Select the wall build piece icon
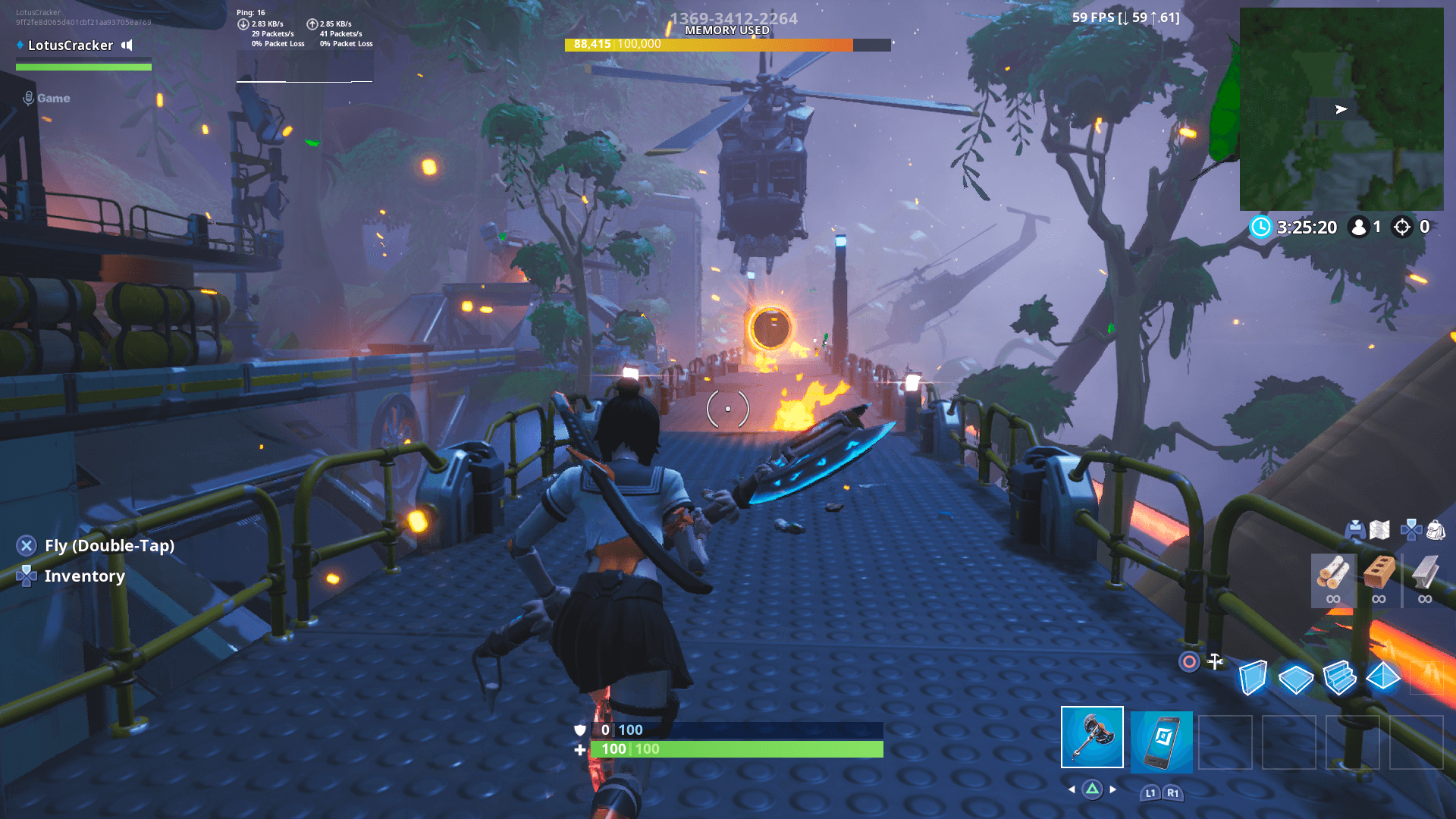The width and height of the screenshot is (1456, 819). pos(1254,677)
